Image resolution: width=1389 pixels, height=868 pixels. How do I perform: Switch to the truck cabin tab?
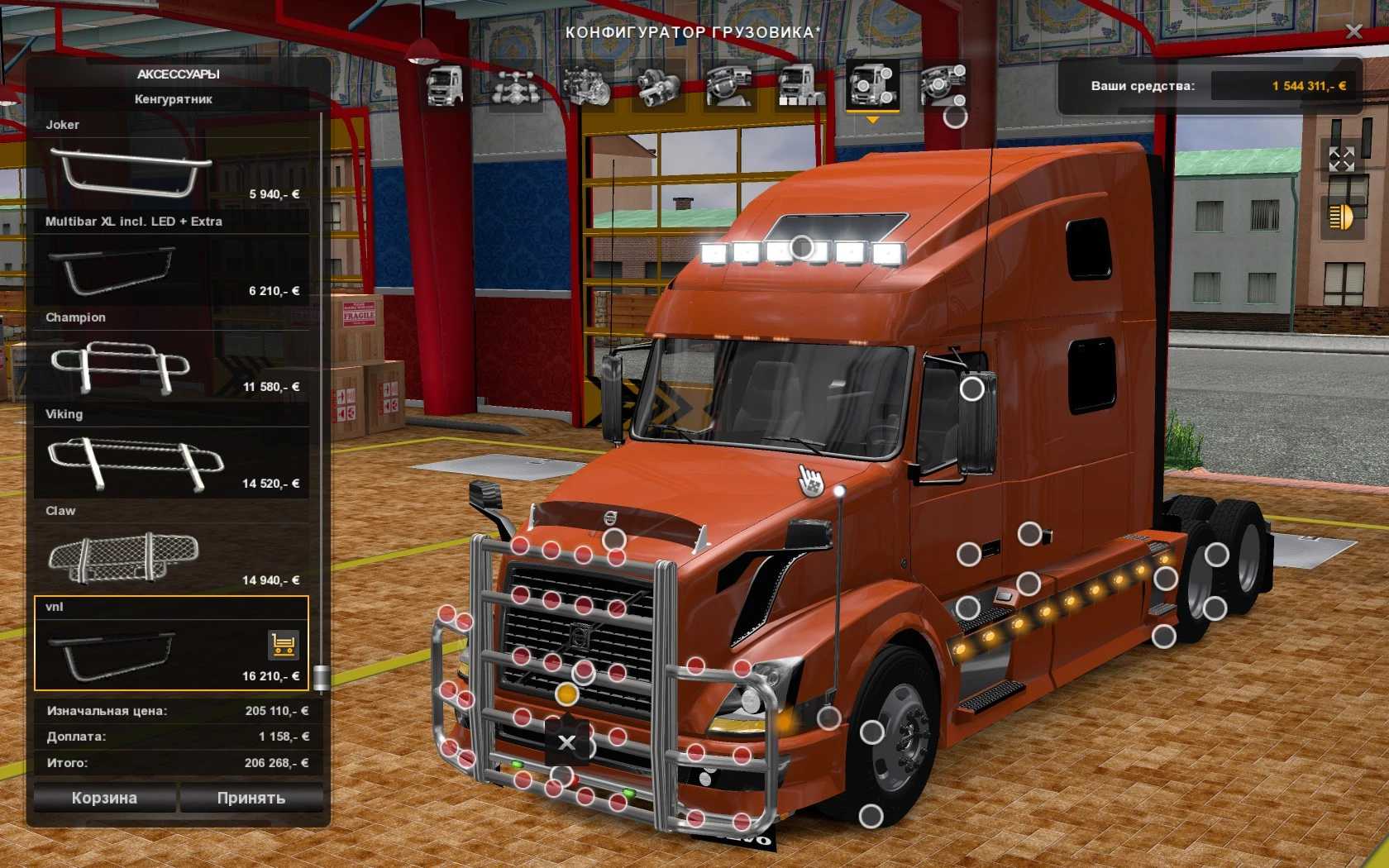point(444,86)
